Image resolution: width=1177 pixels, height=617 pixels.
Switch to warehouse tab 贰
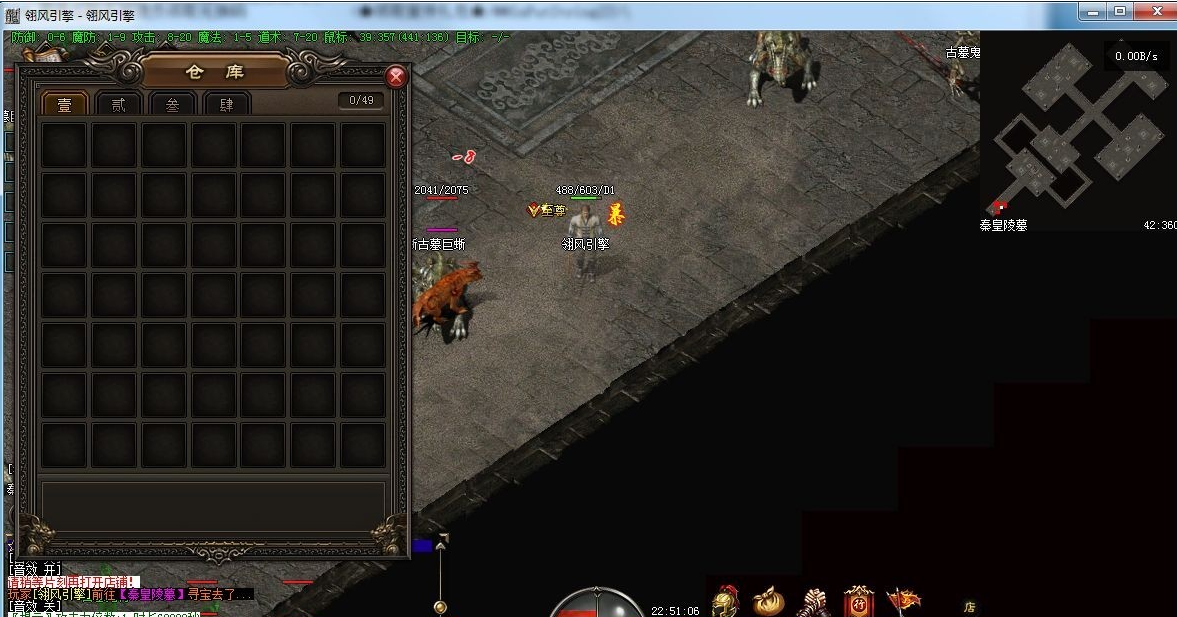pyautogui.click(x=118, y=103)
